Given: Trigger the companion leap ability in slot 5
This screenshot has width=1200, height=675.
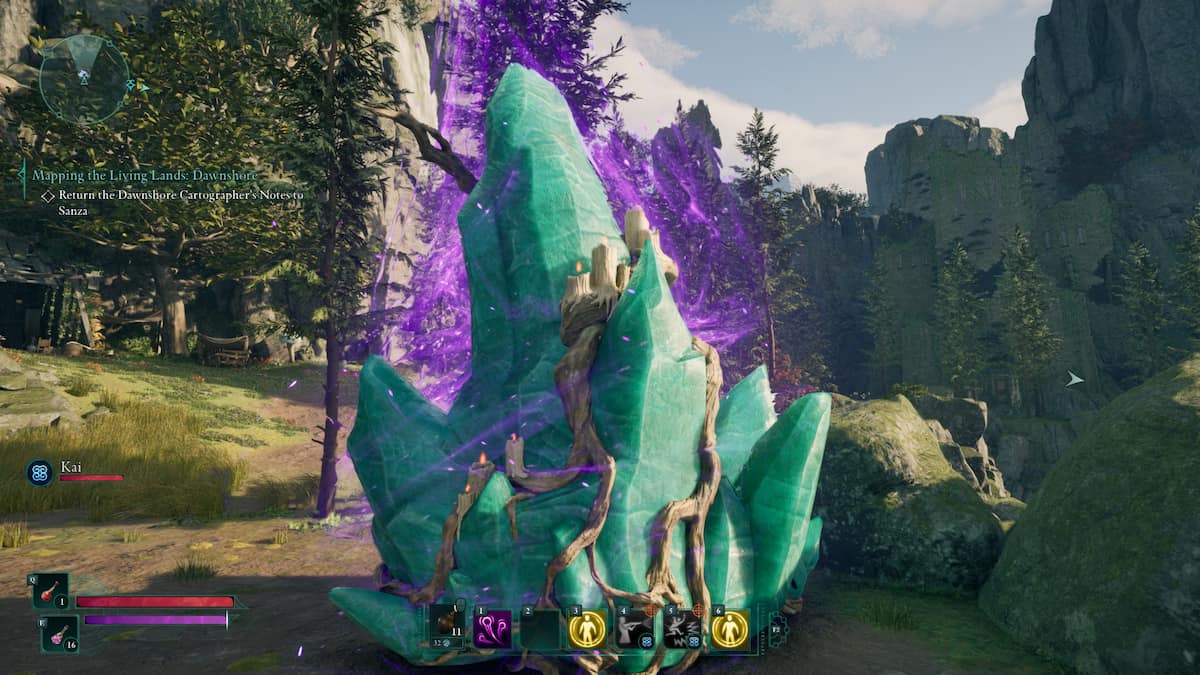Looking at the screenshot, I should click(683, 629).
